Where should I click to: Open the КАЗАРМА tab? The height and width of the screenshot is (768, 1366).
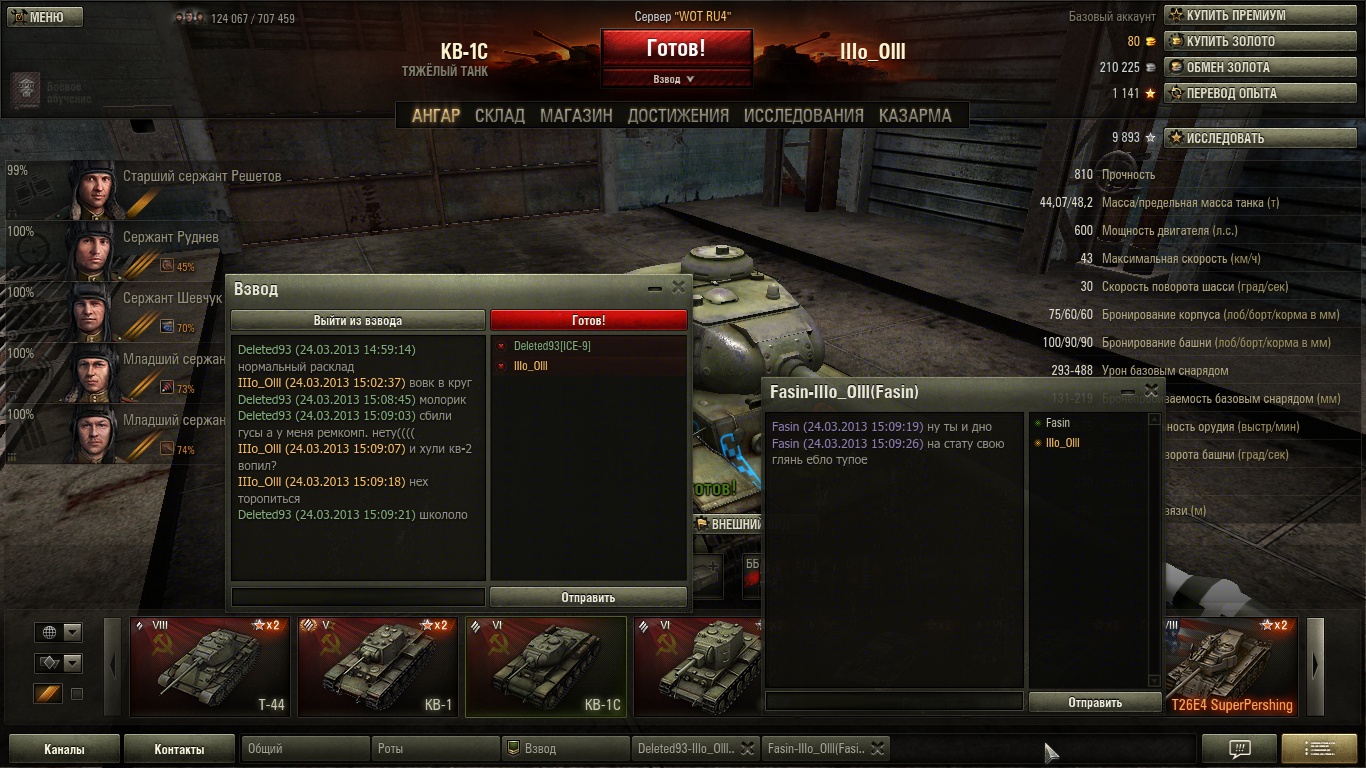tap(915, 115)
